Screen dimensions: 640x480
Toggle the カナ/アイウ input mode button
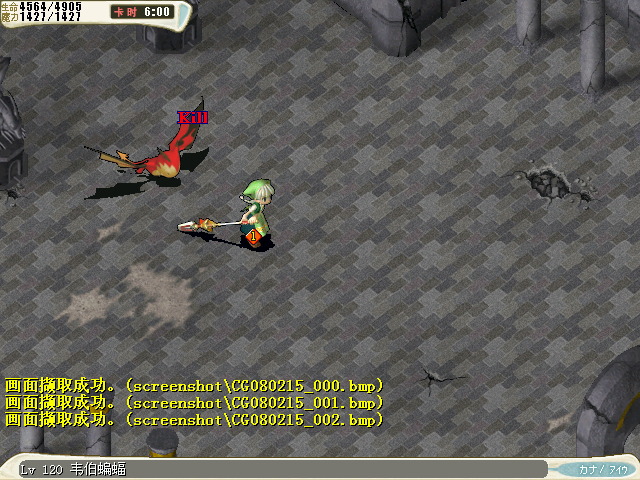(x=603, y=469)
